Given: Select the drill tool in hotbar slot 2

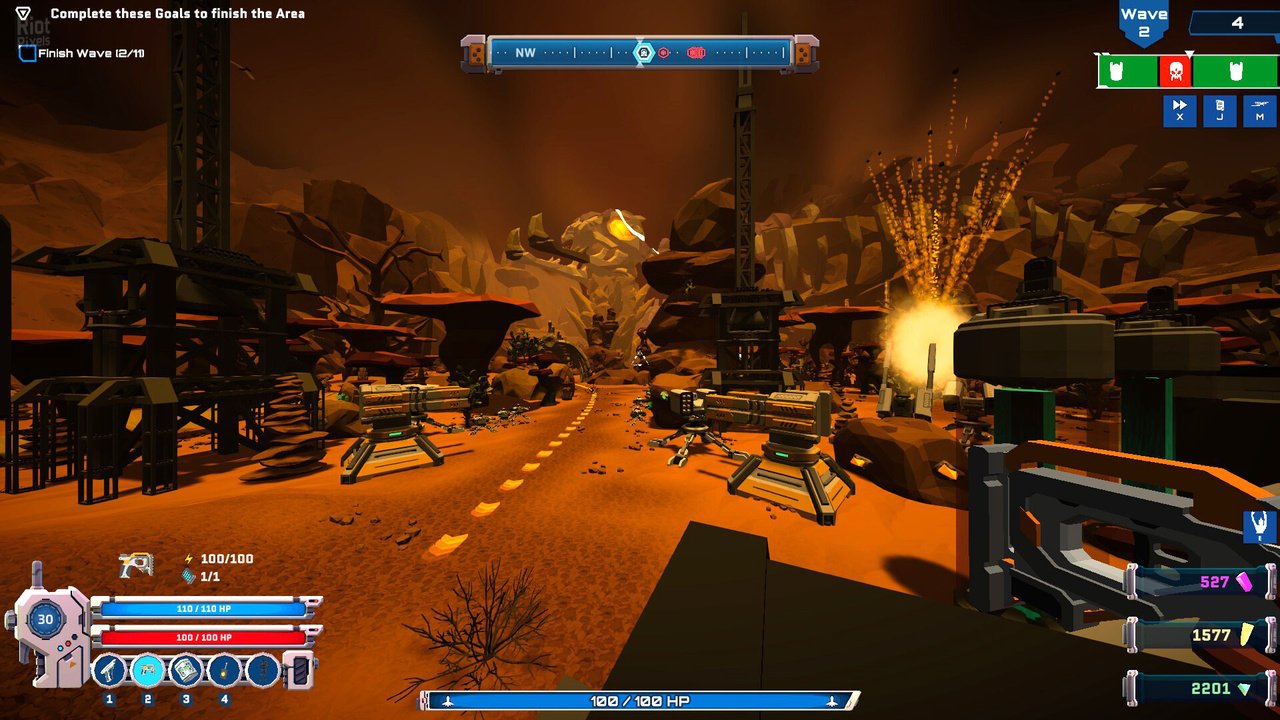Looking at the screenshot, I should click(147, 670).
